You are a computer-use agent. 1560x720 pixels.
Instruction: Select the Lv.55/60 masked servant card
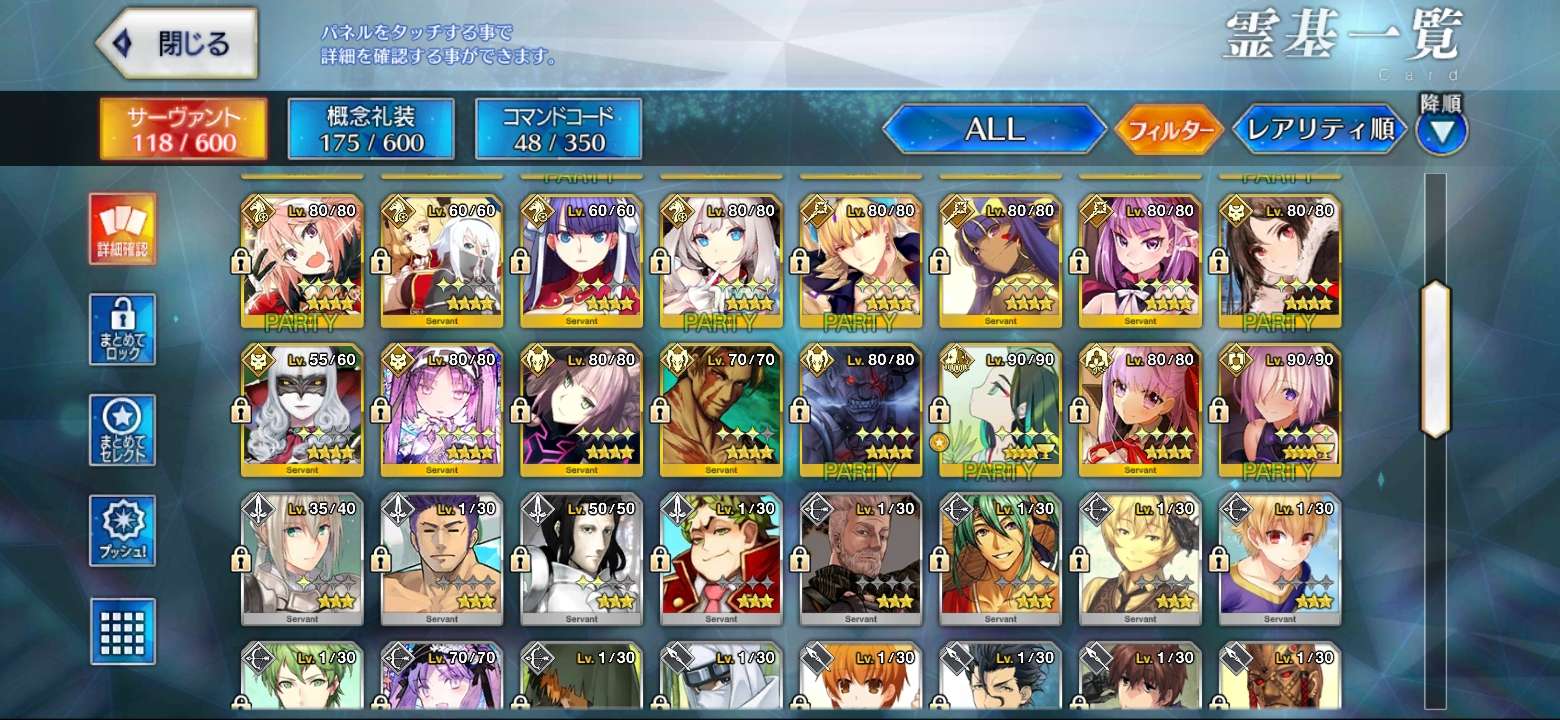301,410
